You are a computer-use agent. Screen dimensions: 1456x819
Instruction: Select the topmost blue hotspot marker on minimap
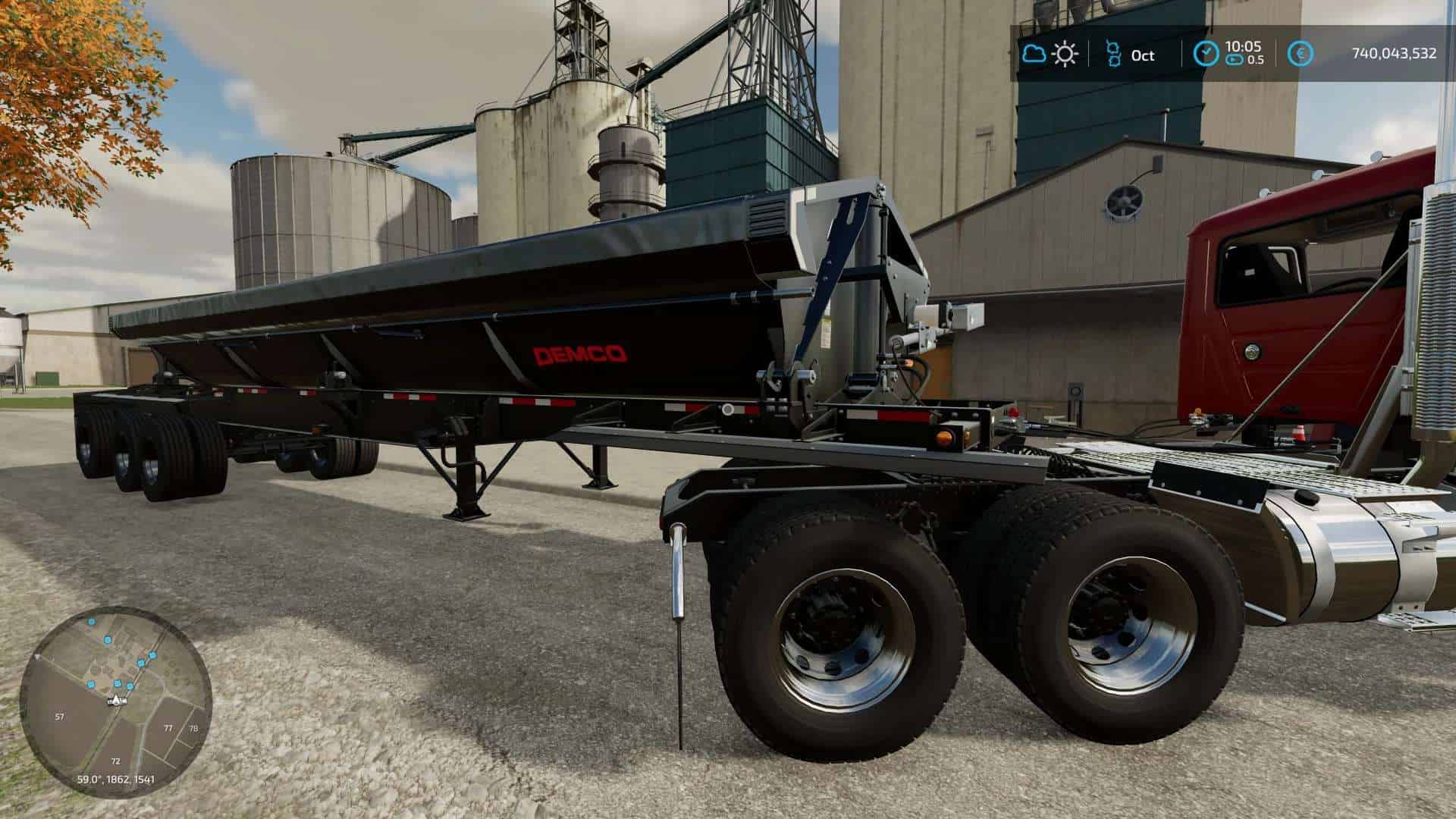pos(91,622)
